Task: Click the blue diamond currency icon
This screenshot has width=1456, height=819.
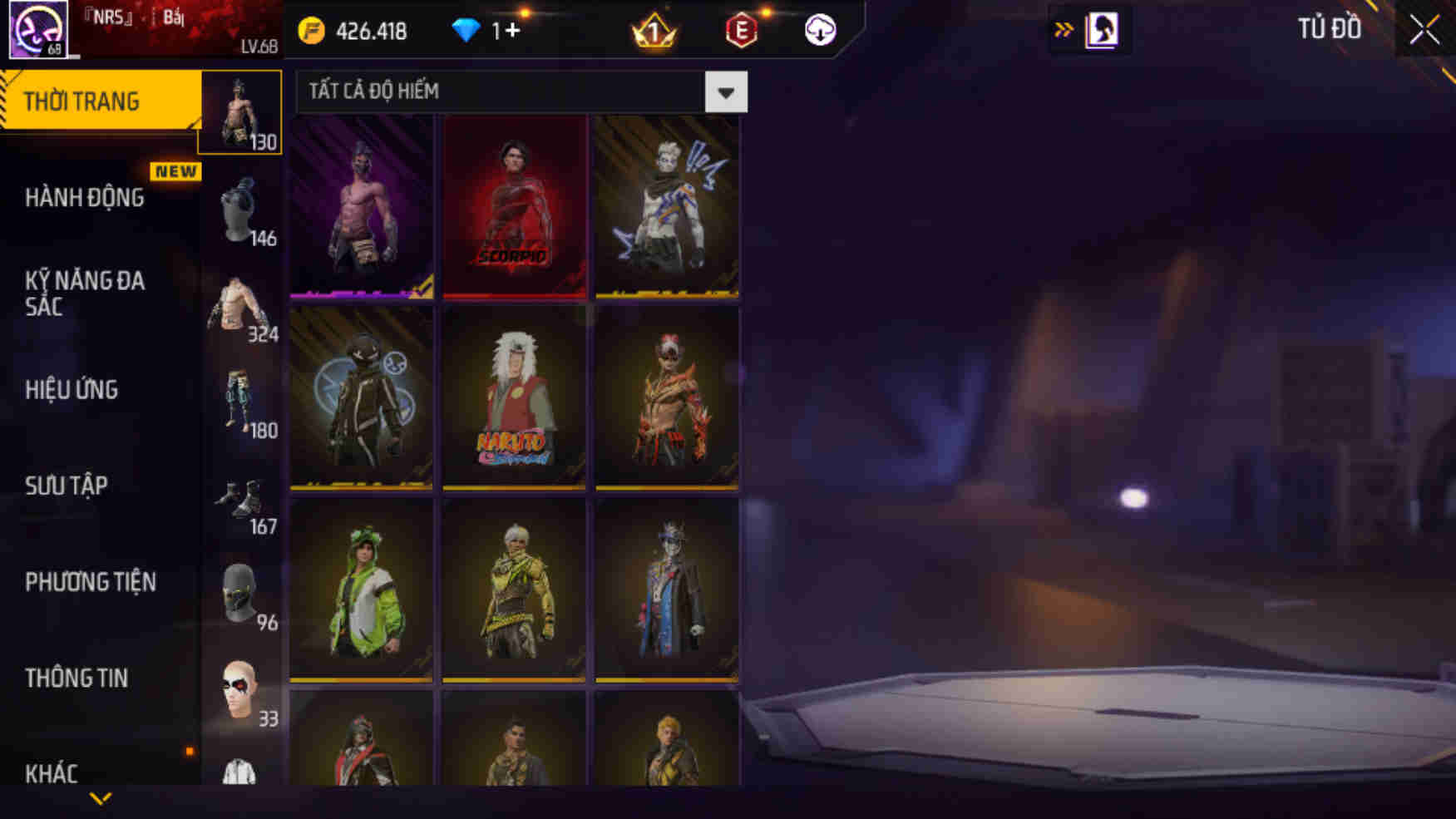Action: pos(471,31)
